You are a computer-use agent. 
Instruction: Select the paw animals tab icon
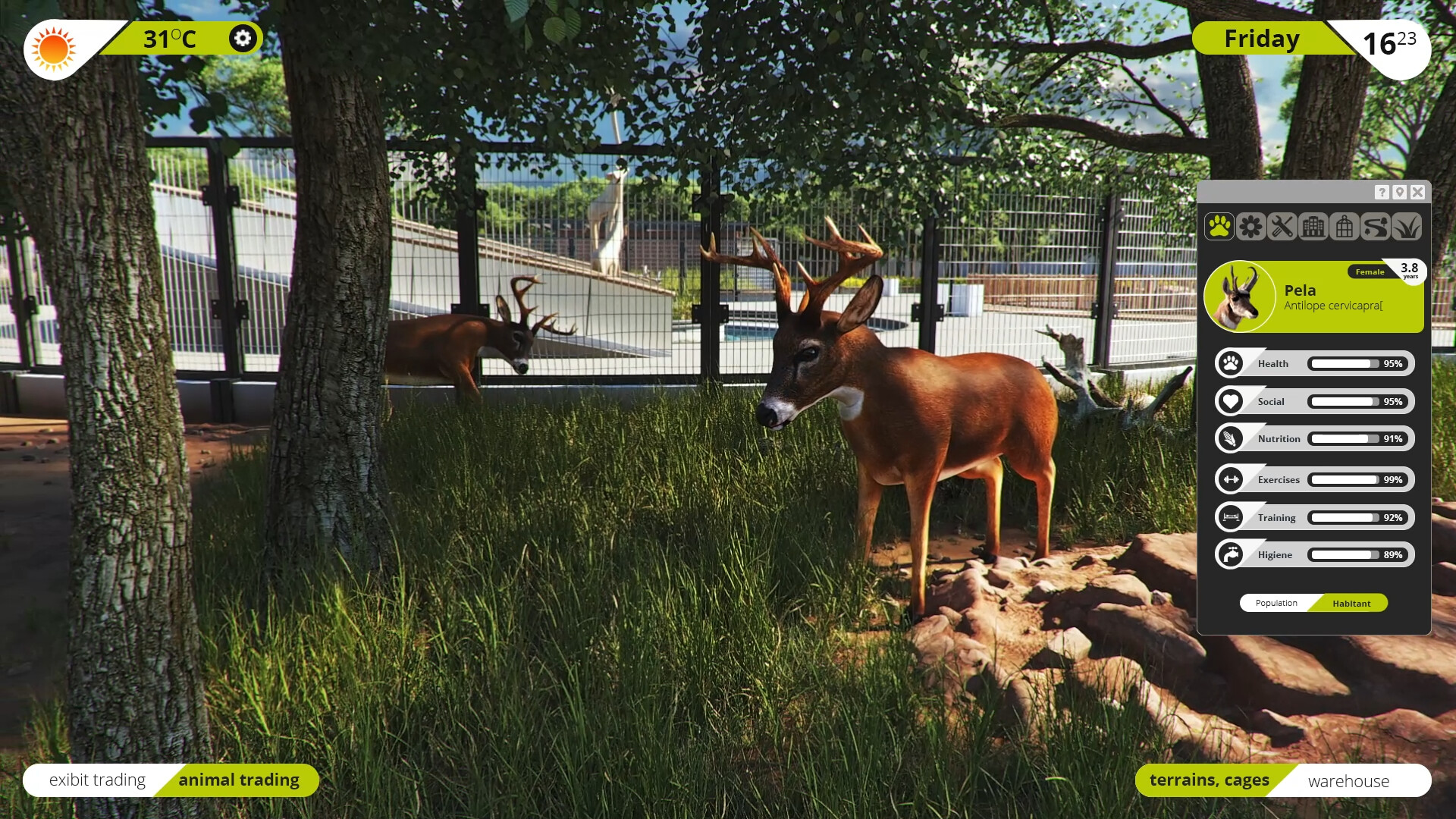point(1221,227)
